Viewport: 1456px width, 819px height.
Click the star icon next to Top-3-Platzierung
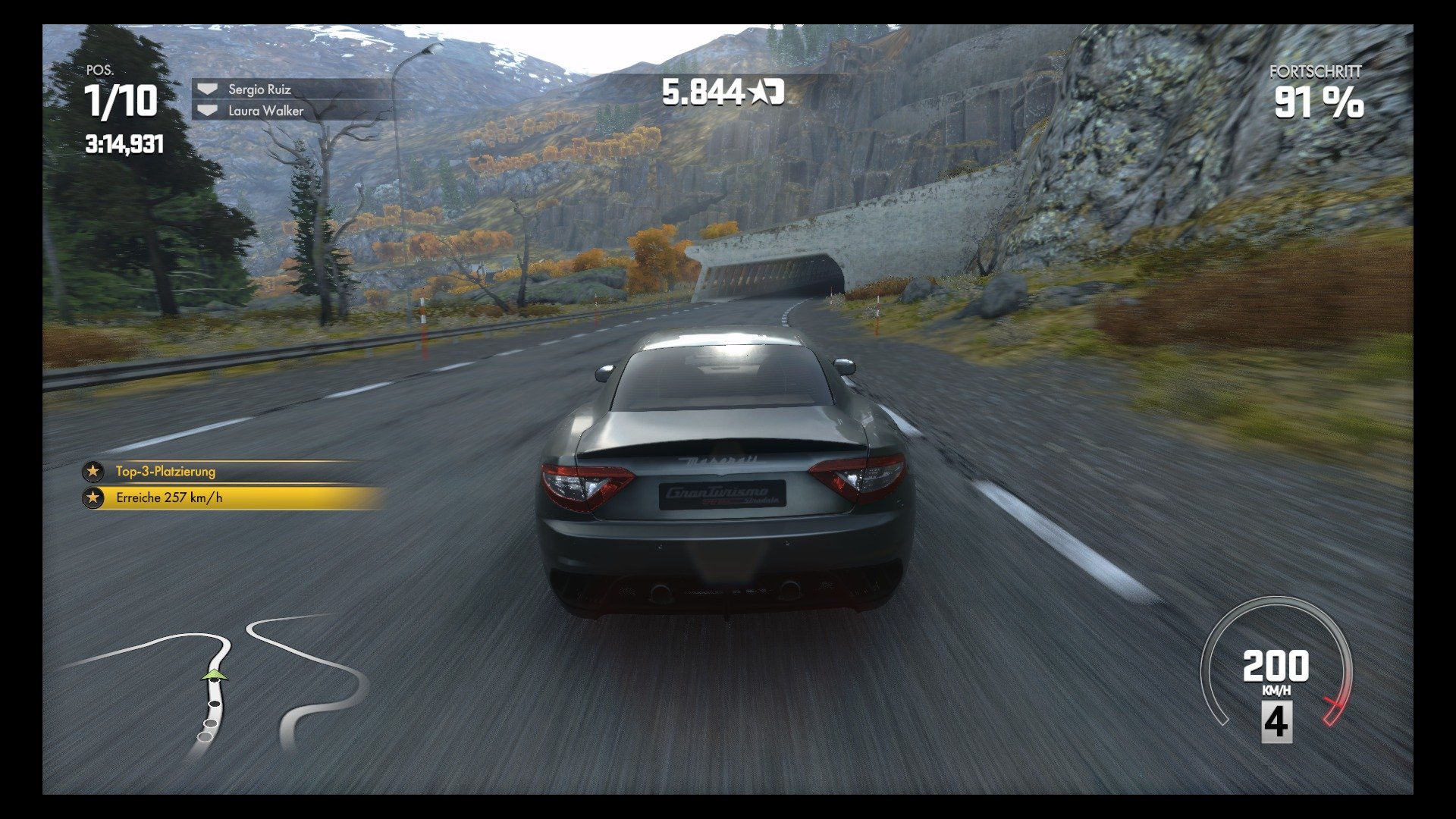[x=93, y=471]
